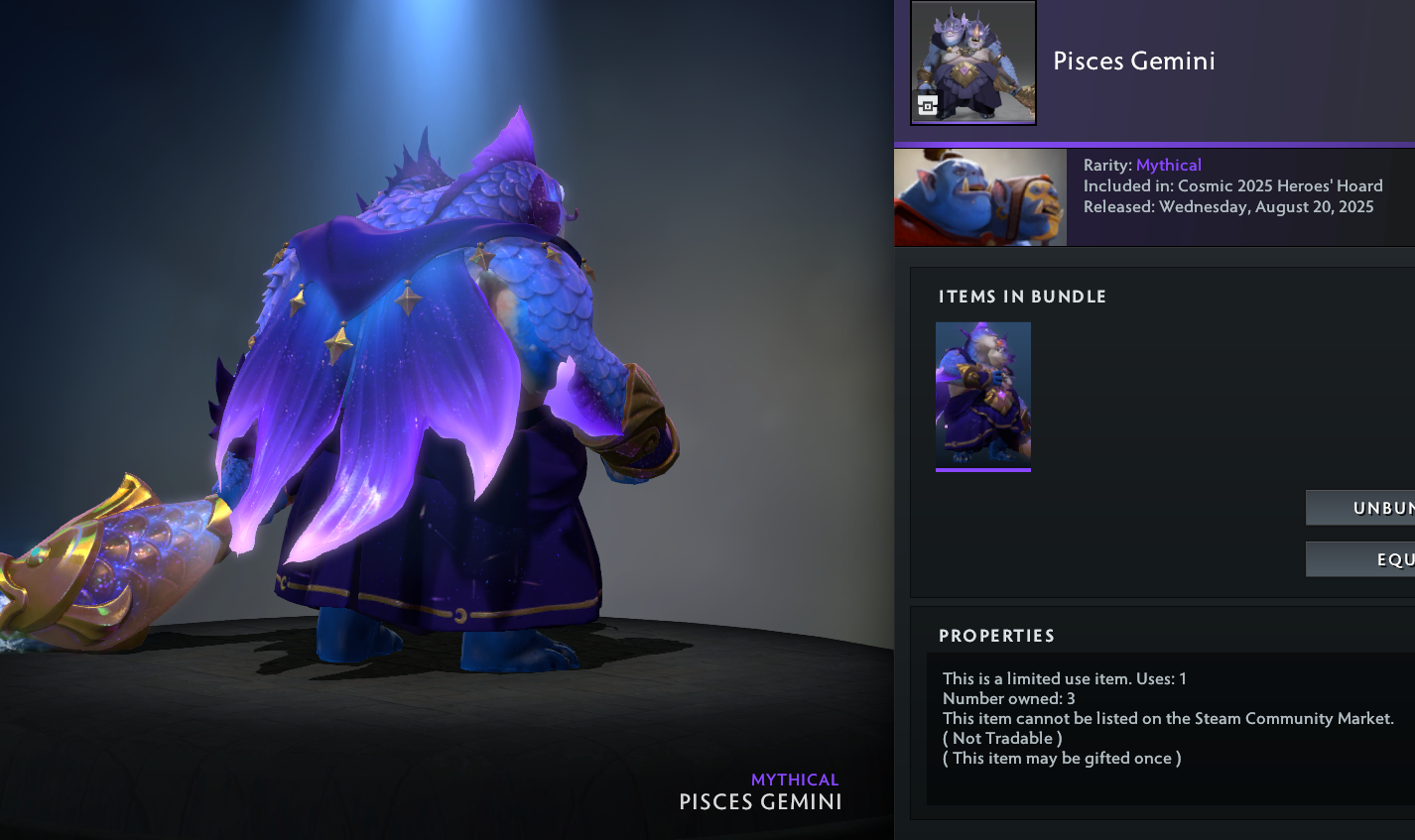Select the bundle item thumbnail

(982, 395)
